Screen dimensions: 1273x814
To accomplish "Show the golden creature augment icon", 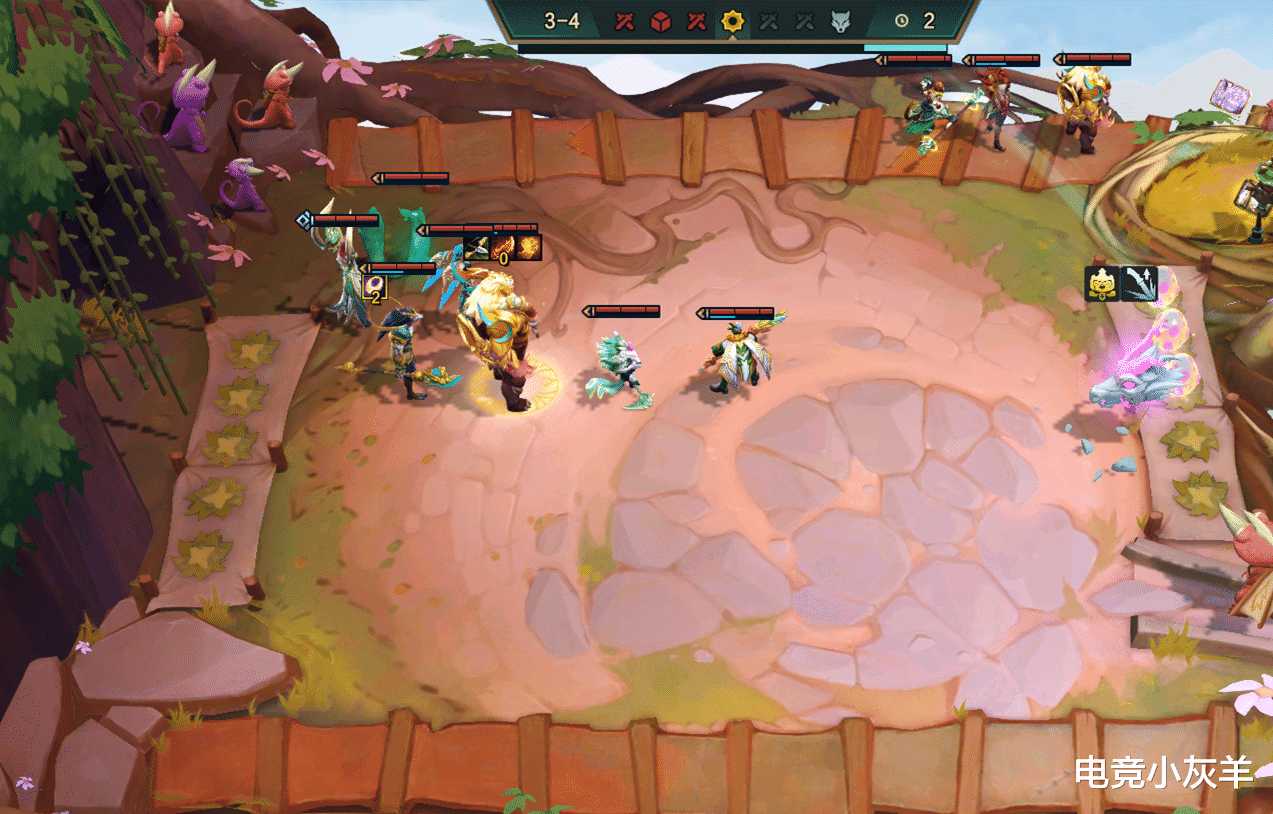I will (1102, 284).
